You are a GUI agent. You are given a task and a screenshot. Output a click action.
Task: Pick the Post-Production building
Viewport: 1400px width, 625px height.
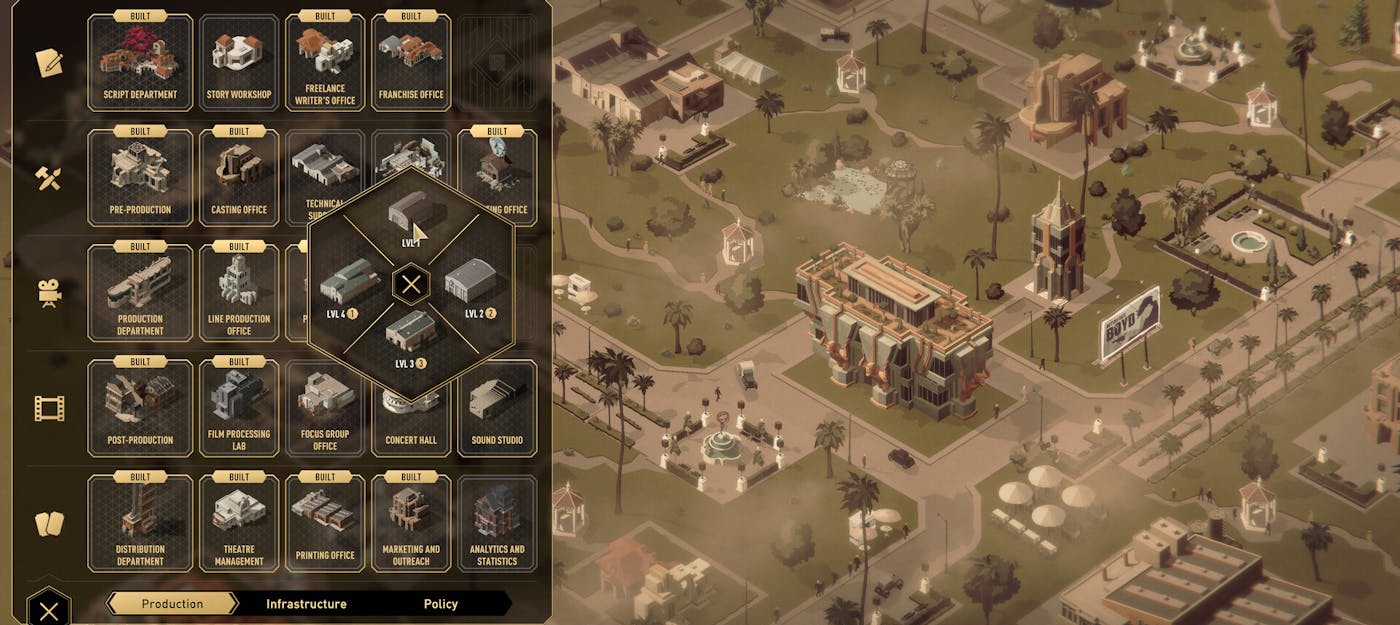[x=140, y=408]
